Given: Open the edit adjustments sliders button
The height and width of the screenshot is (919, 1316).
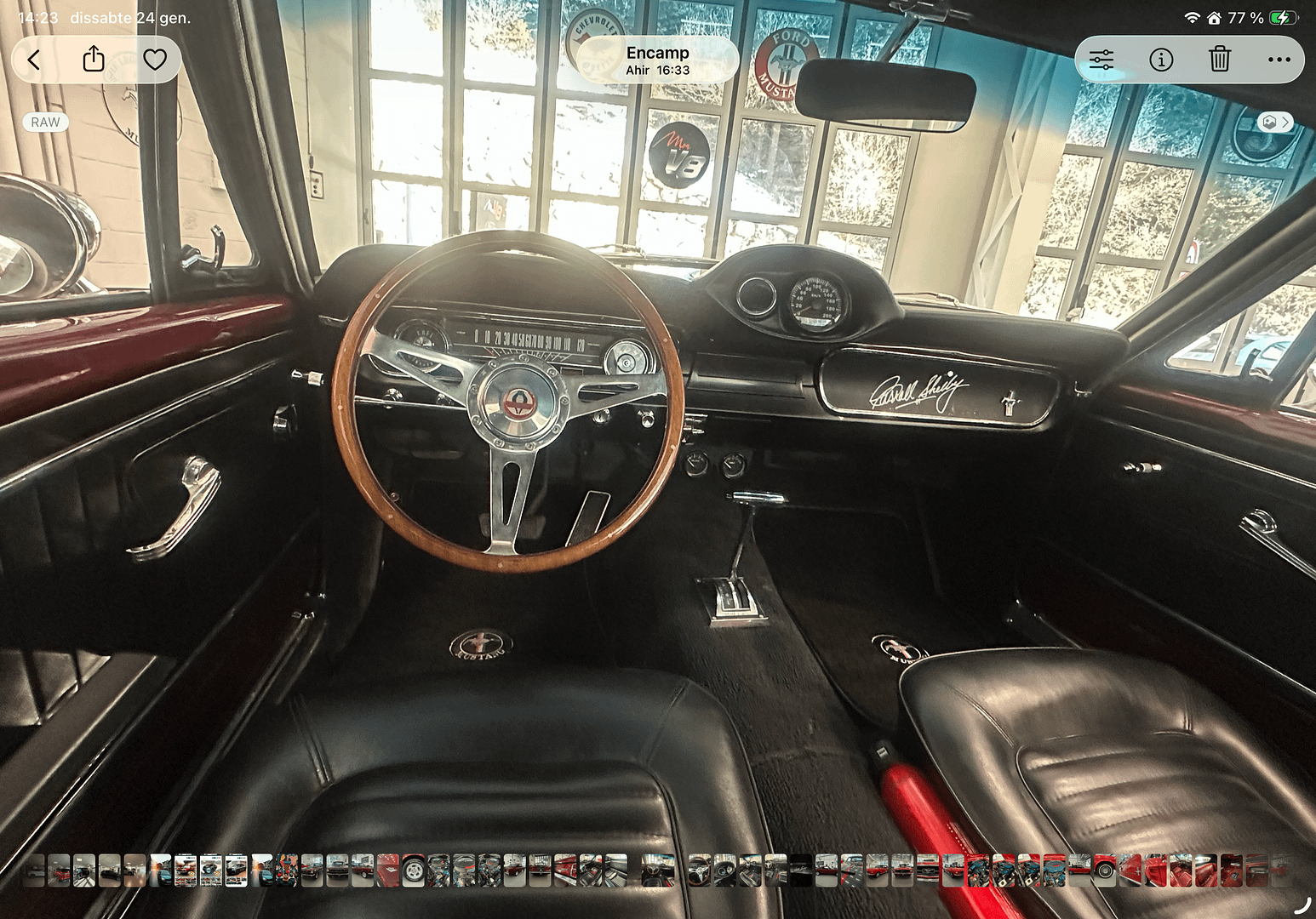Looking at the screenshot, I should pos(1101,60).
